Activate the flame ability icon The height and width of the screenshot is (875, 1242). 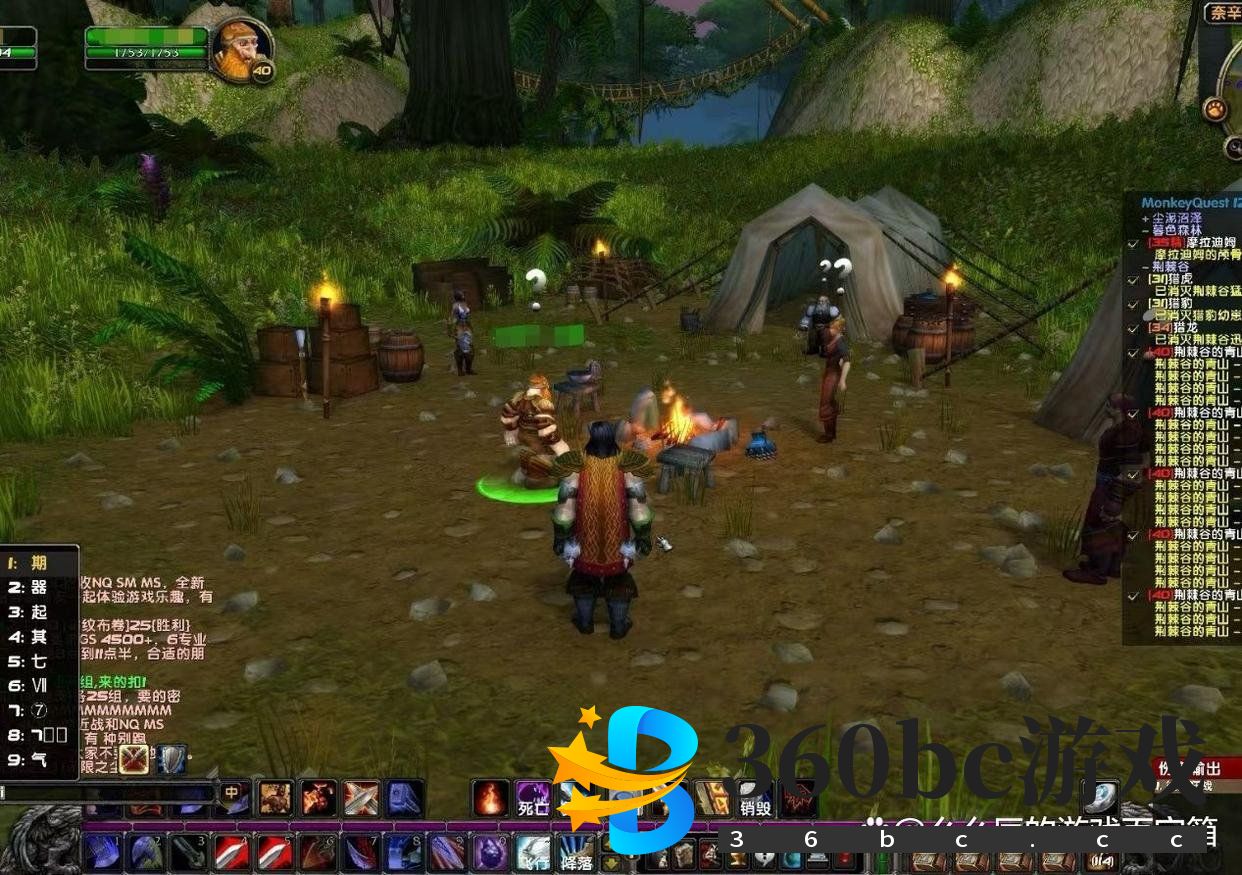coord(490,799)
